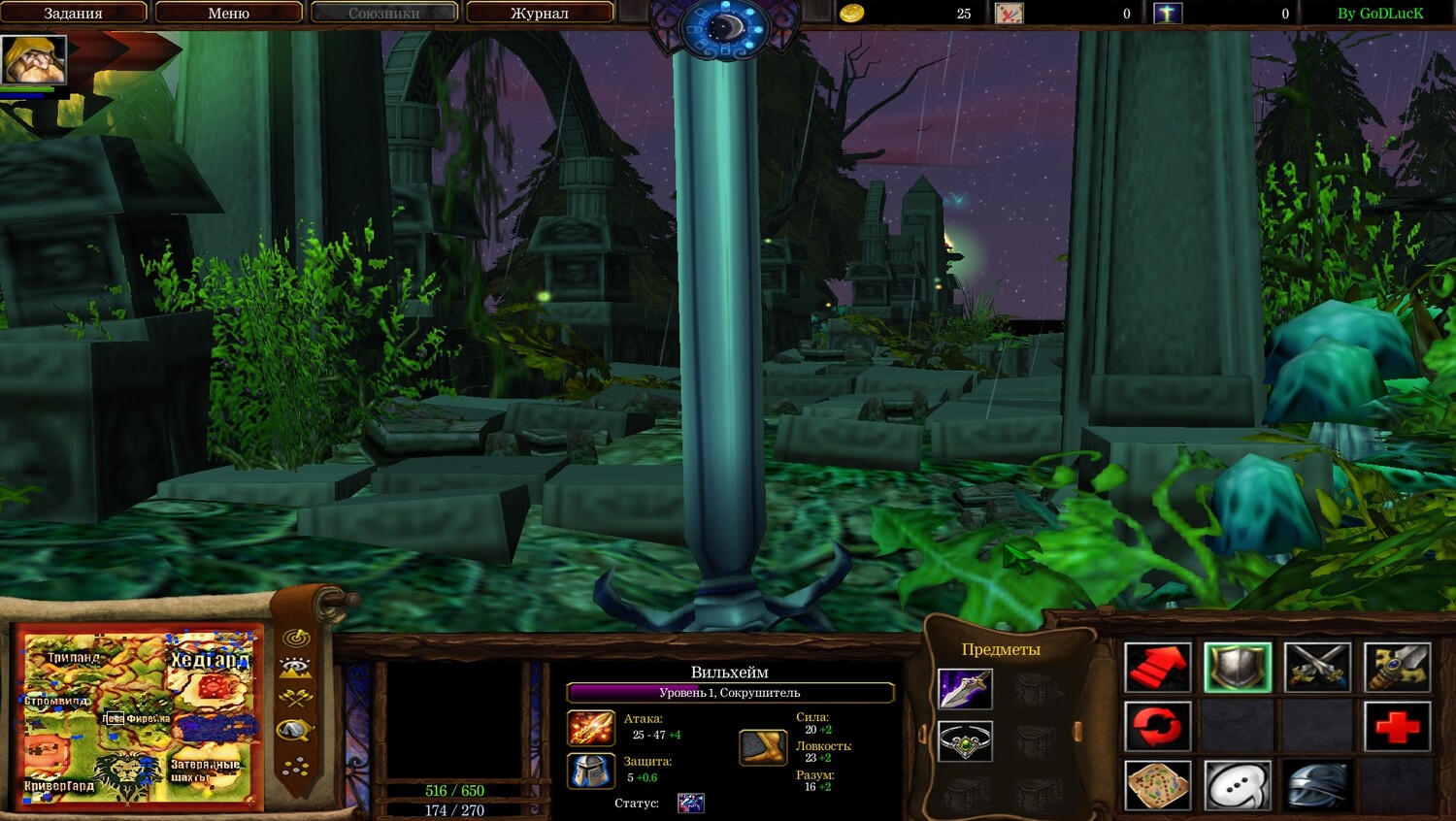Toggle the crossed axes ally color button
This screenshot has height=821, width=1456.
[x=295, y=697]
